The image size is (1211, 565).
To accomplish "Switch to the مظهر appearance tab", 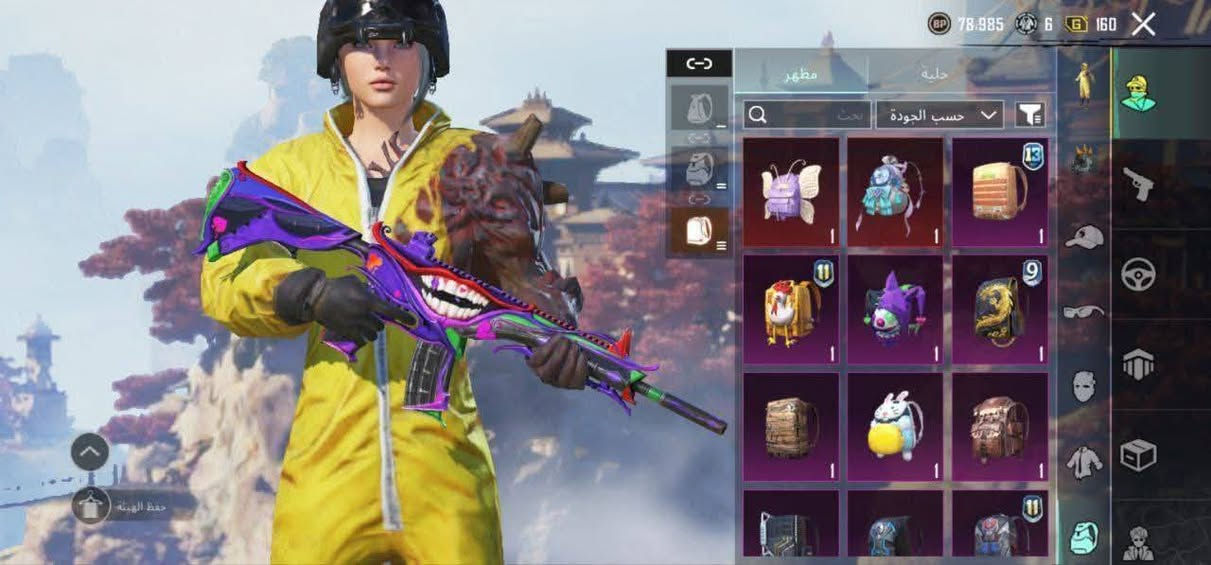I will [x=800, y=73].
